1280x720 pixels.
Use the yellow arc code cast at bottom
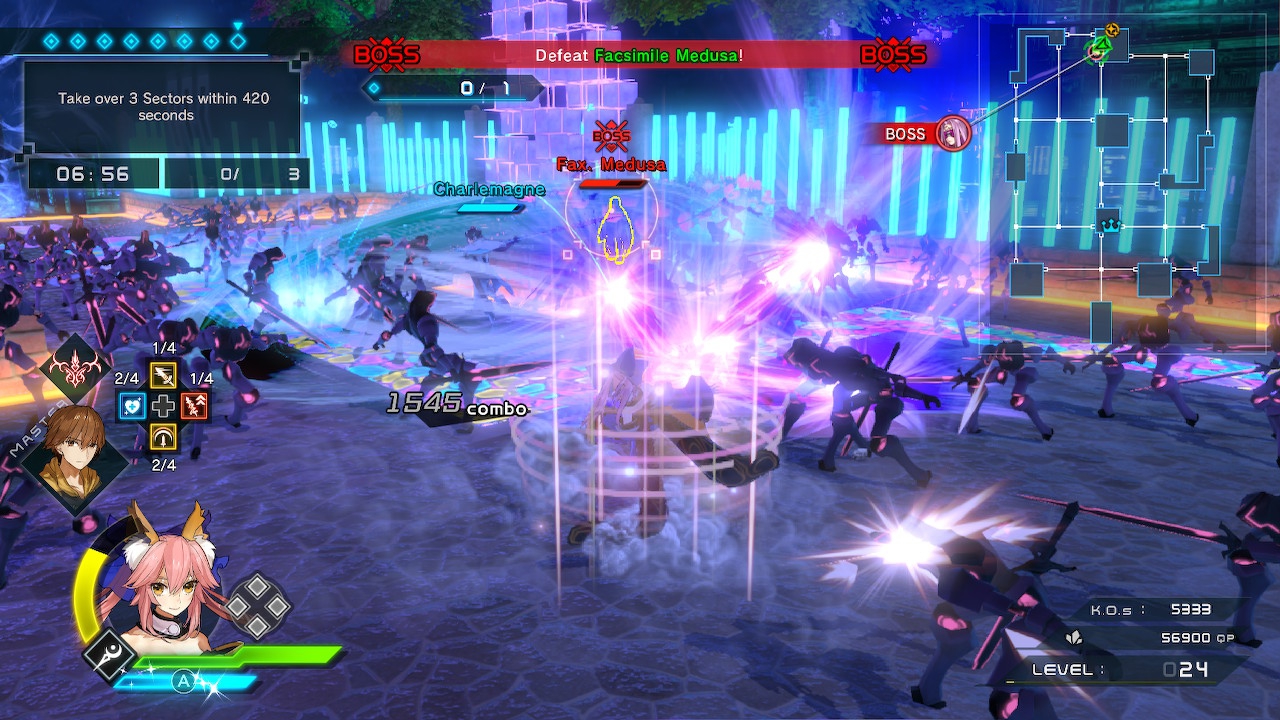tap(163, 437)
